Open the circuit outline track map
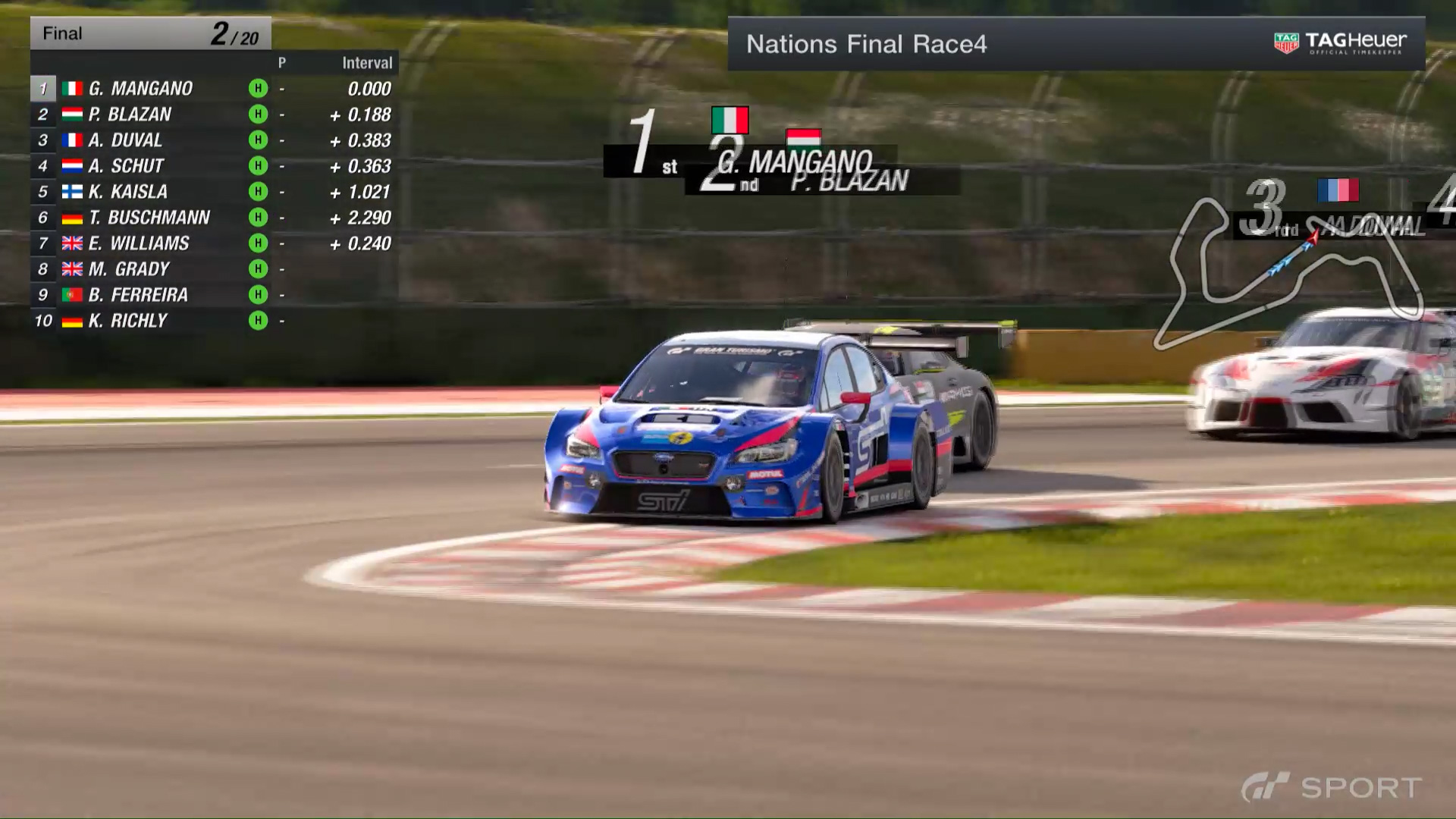The width and height of the screenshot is (1456, 819). (x=1286, y=273)
